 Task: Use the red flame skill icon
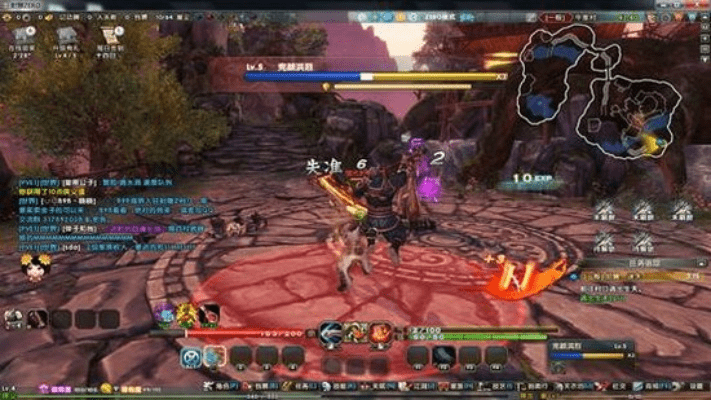click(380, 333)
